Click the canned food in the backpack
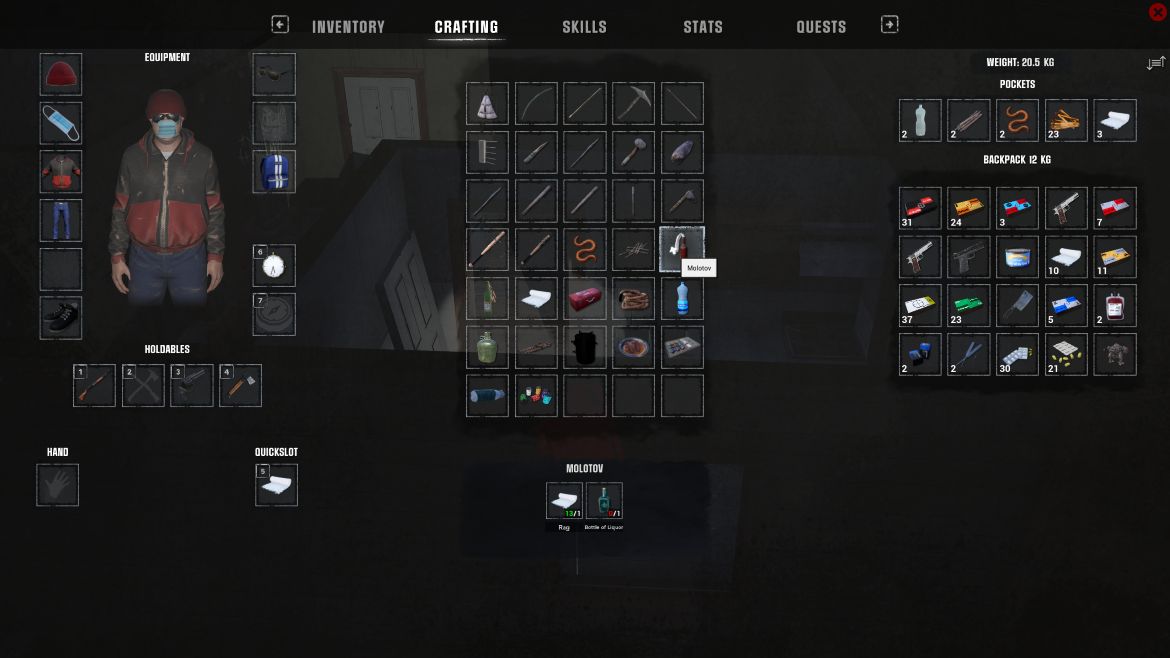Viewport: 1170px width, 658px height. 1018,257
